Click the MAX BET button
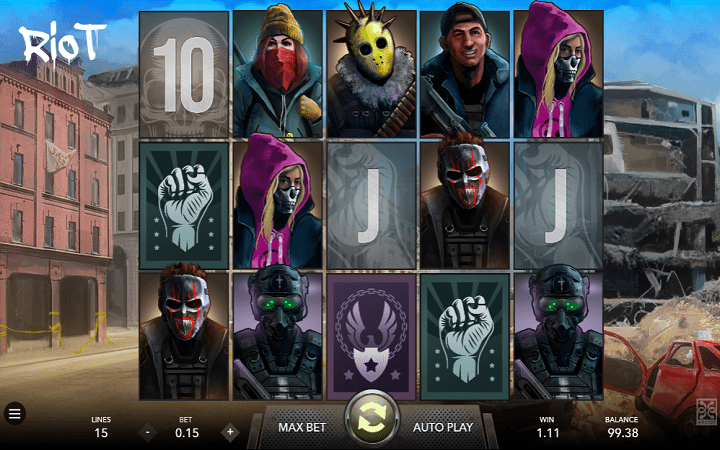The width and height of the screenshot is (720, 450). (304, 427)
